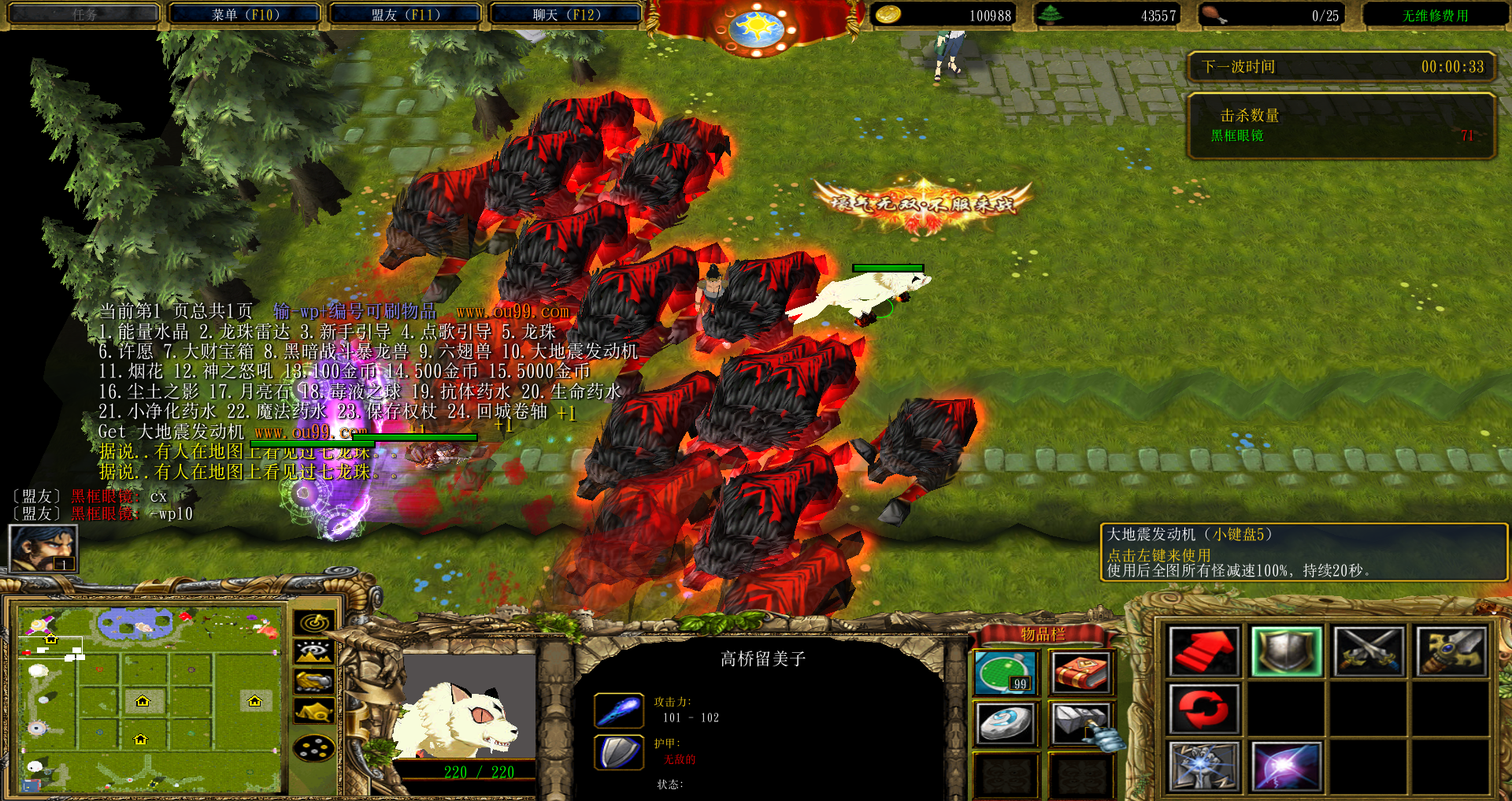The height and width of the screenshot is (801, 1512).
Task: Click the minimap
Action: tap(150, 699)
